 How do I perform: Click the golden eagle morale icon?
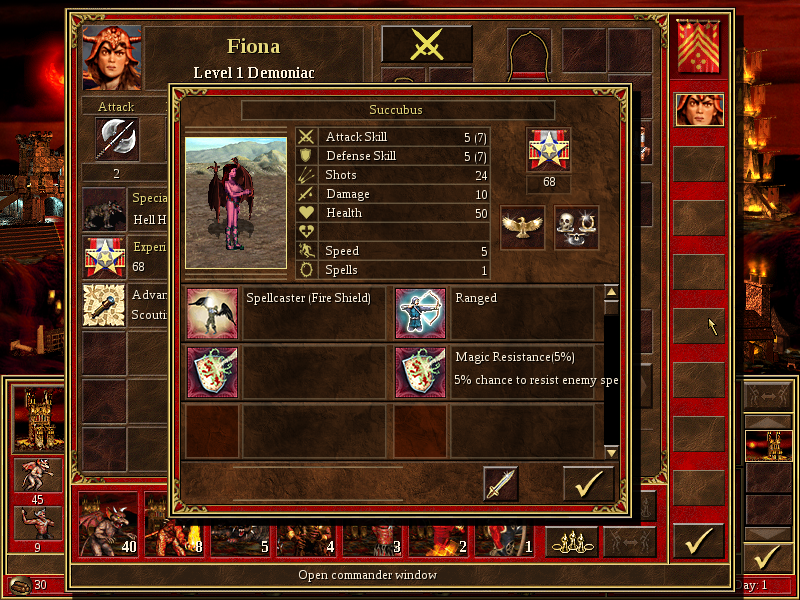pos(522,227)
